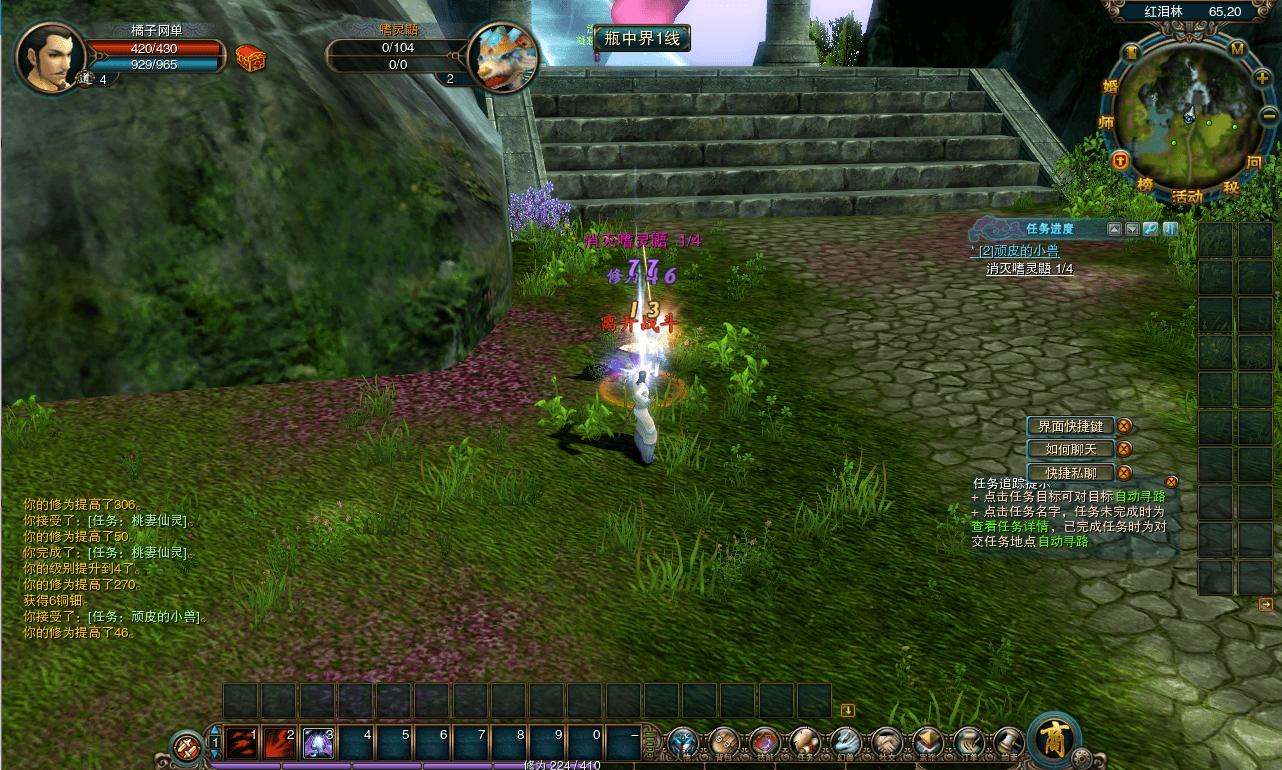Viewport: 1282px width, 770px height.
Task: Click the 婚 marriage button beside the minimap
Action: tap(1109, 87)
